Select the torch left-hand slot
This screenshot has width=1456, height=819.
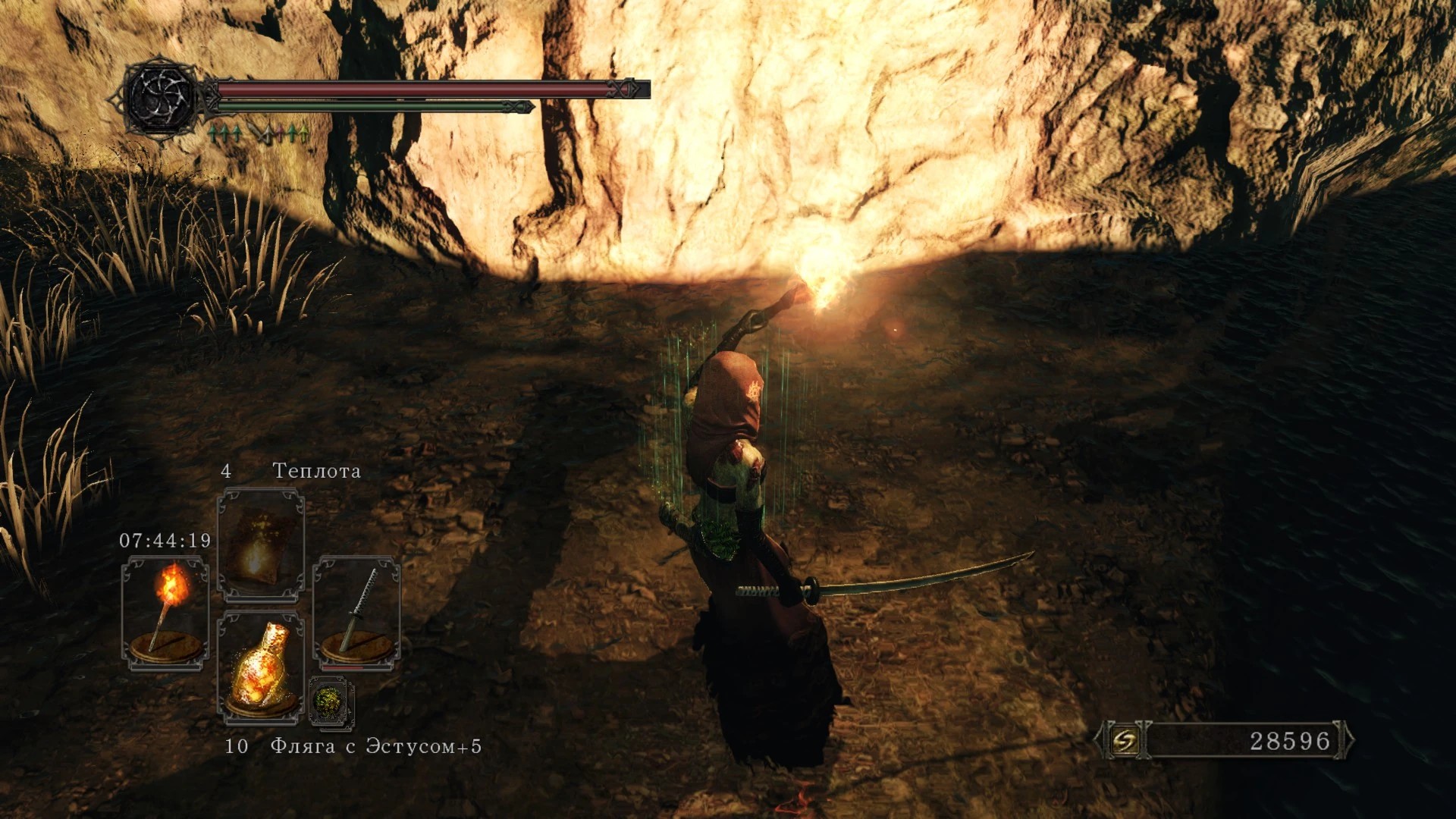click(x=165, y=613)
